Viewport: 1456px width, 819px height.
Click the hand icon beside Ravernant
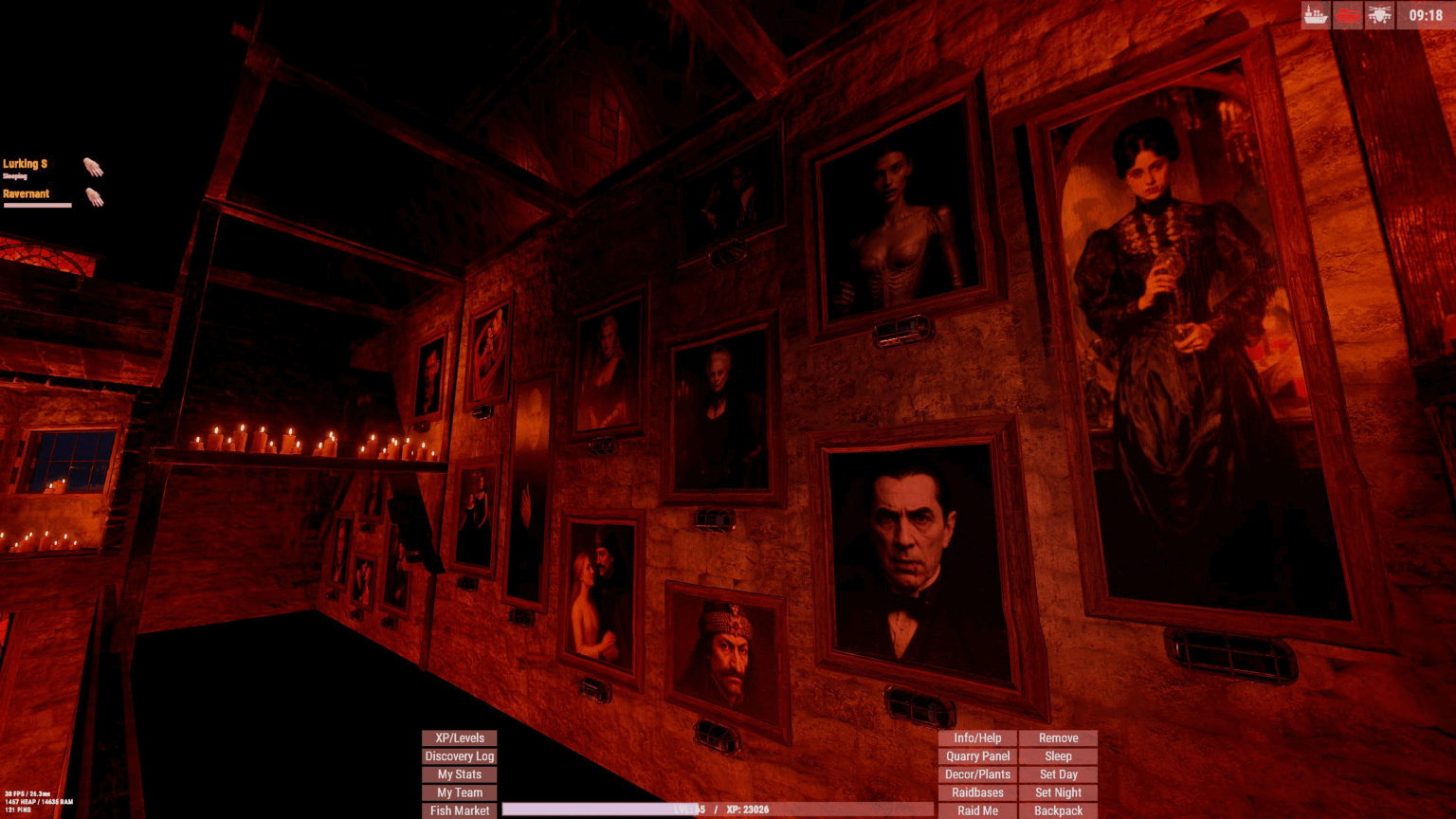click(94, 198)
